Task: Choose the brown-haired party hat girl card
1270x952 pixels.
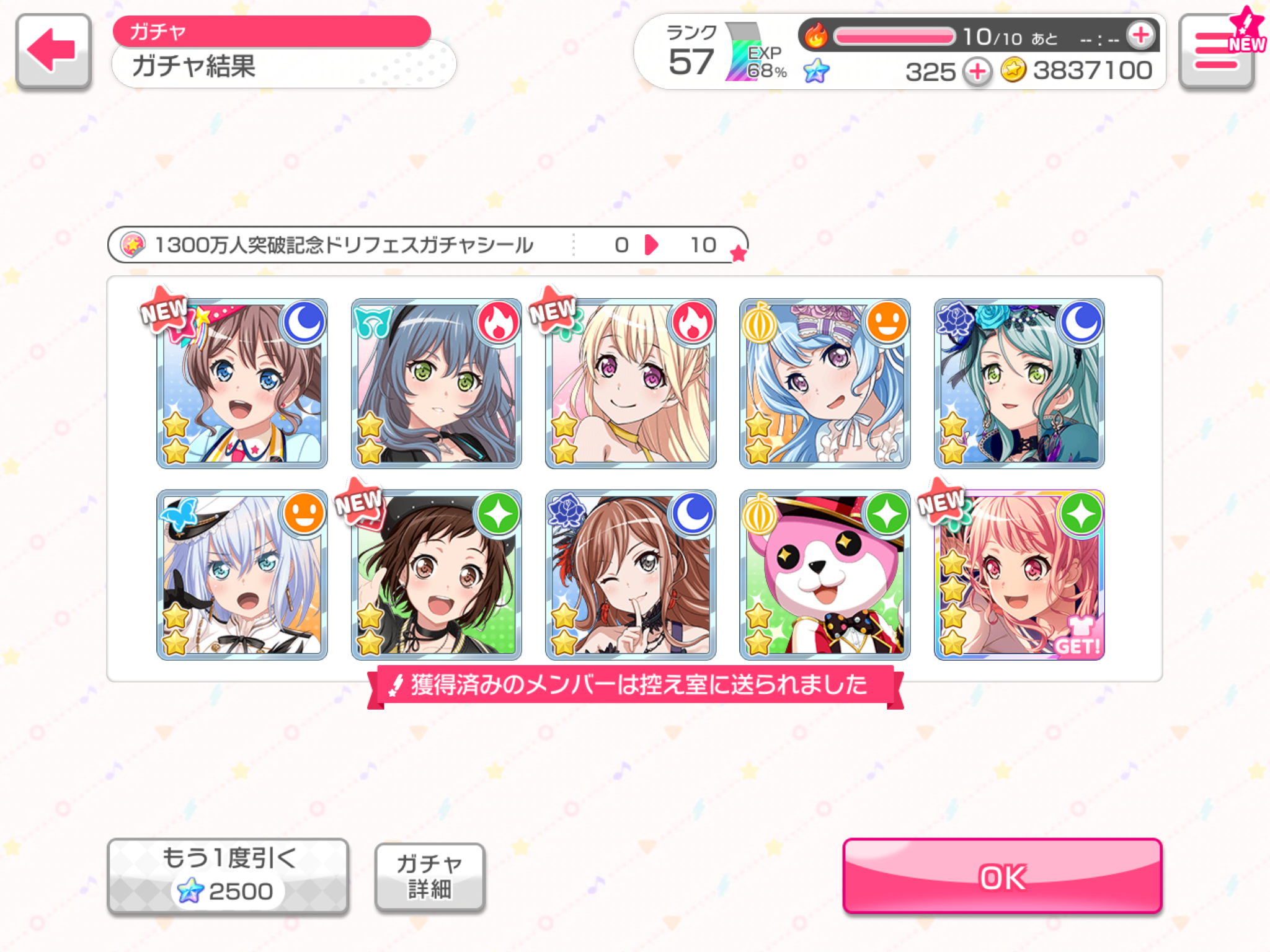Action: [x=242, y=384]
